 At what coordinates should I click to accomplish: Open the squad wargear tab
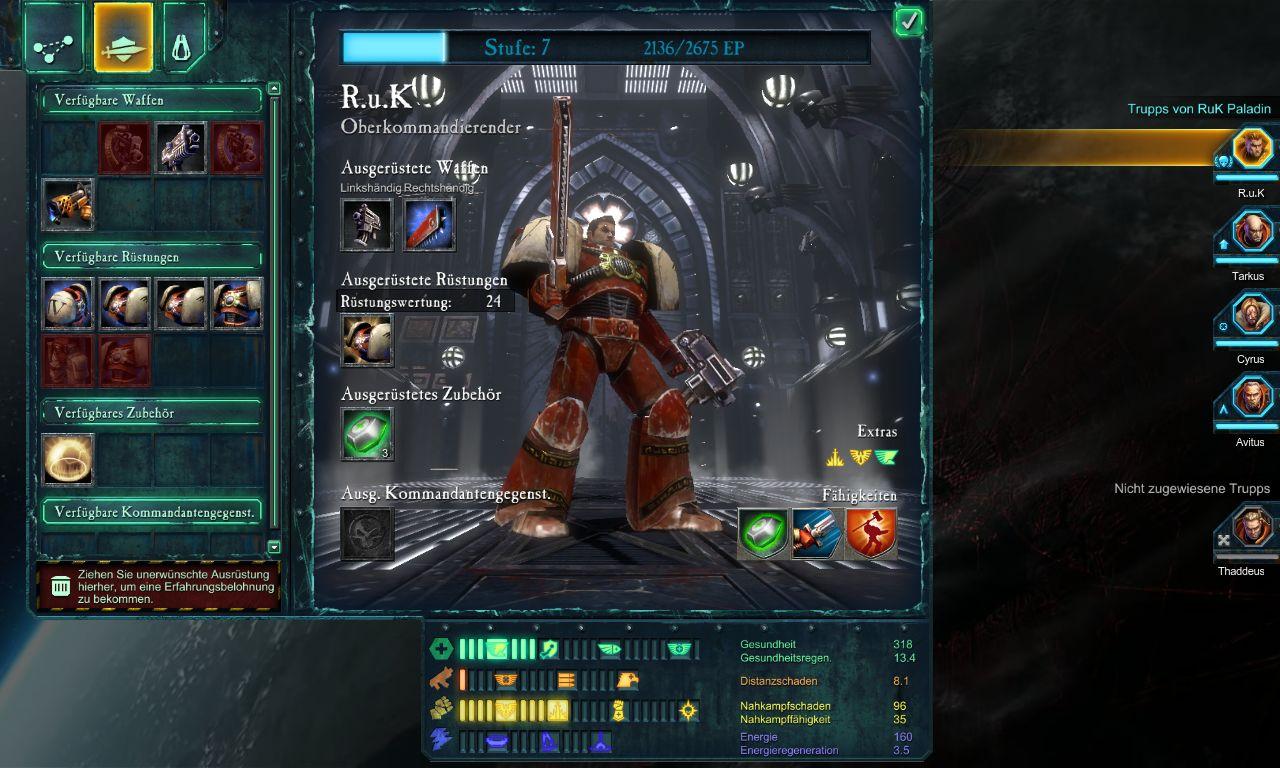123,37
